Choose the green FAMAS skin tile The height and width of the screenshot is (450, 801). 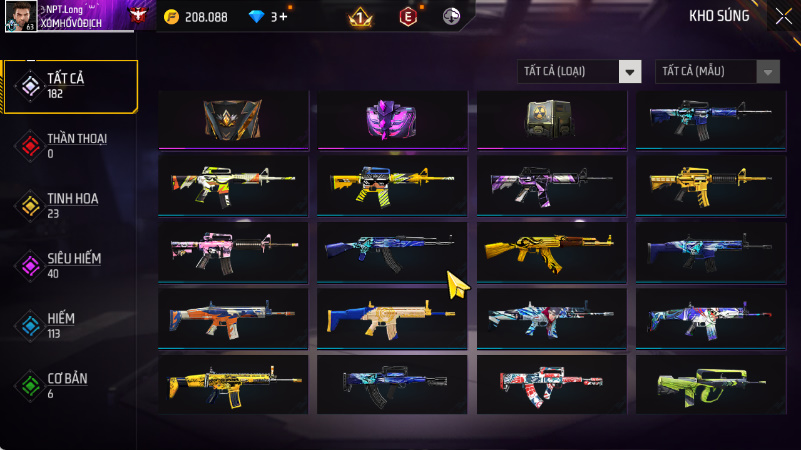pos(711,384)
